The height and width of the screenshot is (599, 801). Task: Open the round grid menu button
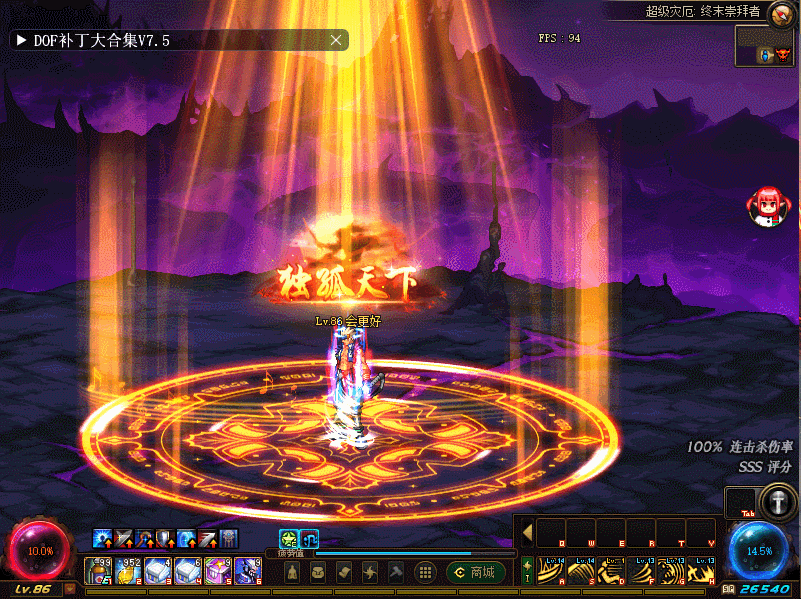425,572
